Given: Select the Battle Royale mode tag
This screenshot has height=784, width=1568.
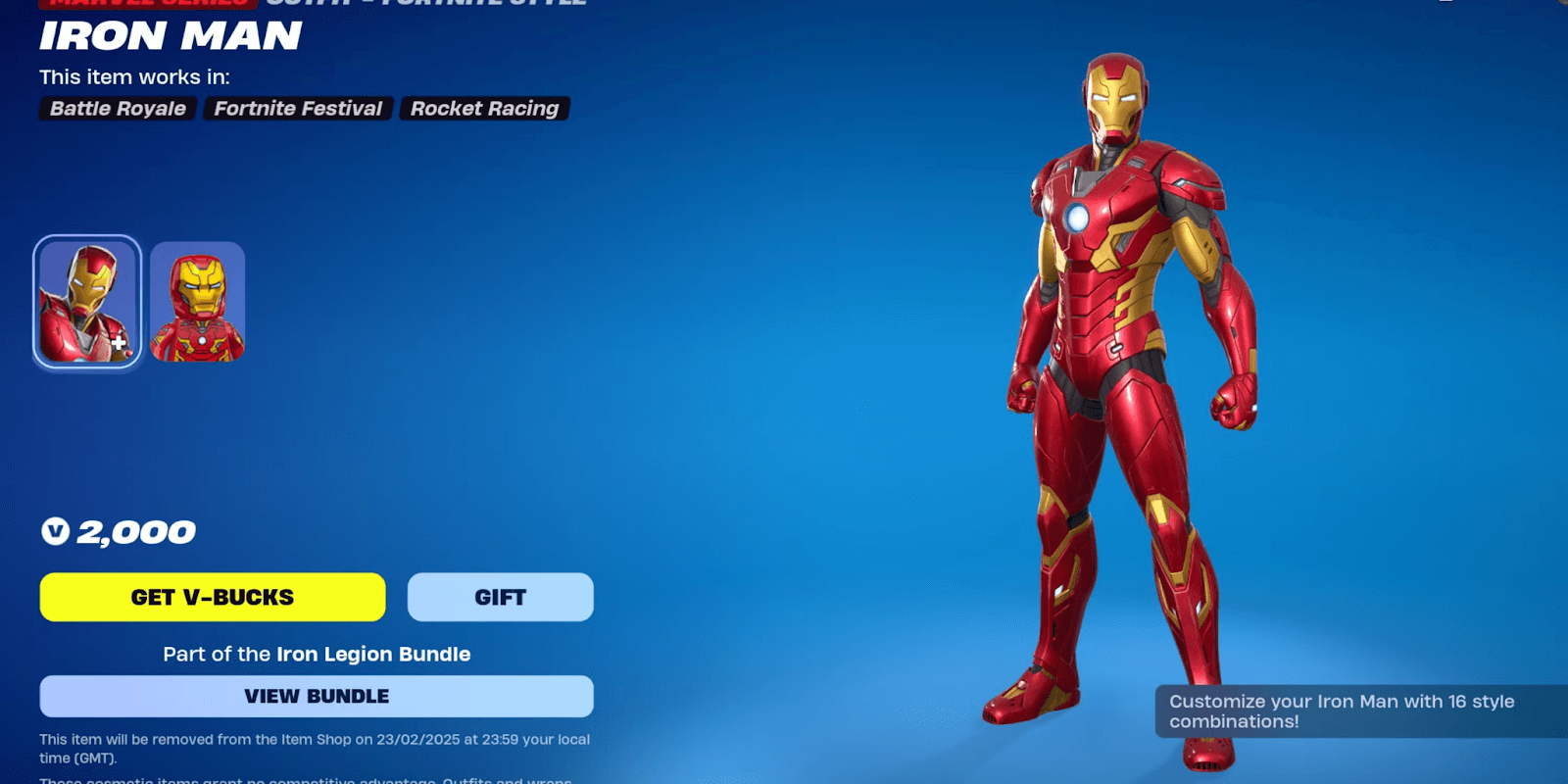Looking at the screenshot, I should click(x=117, y=109).
